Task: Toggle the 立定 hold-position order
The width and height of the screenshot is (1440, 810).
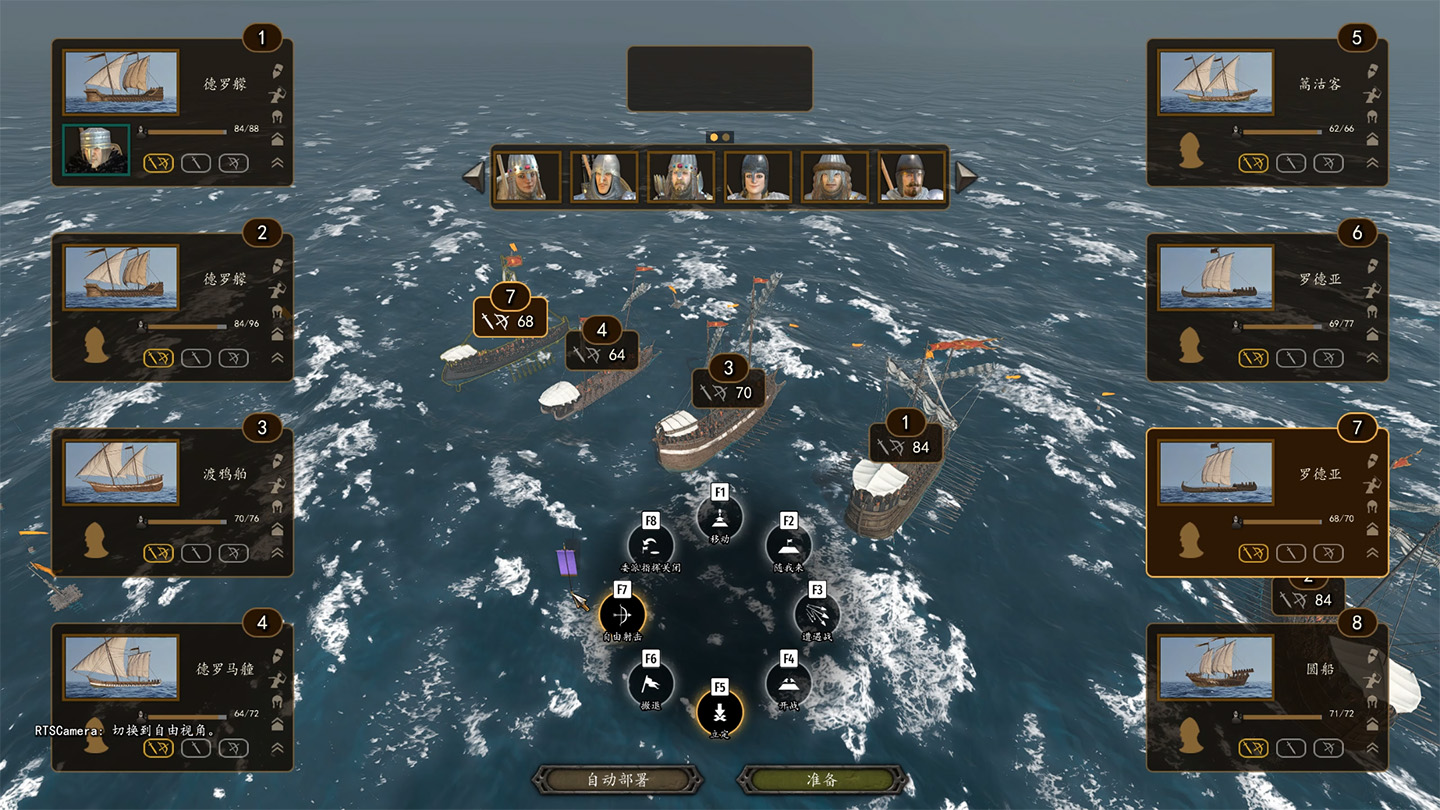Action: (x=720, y=712)
